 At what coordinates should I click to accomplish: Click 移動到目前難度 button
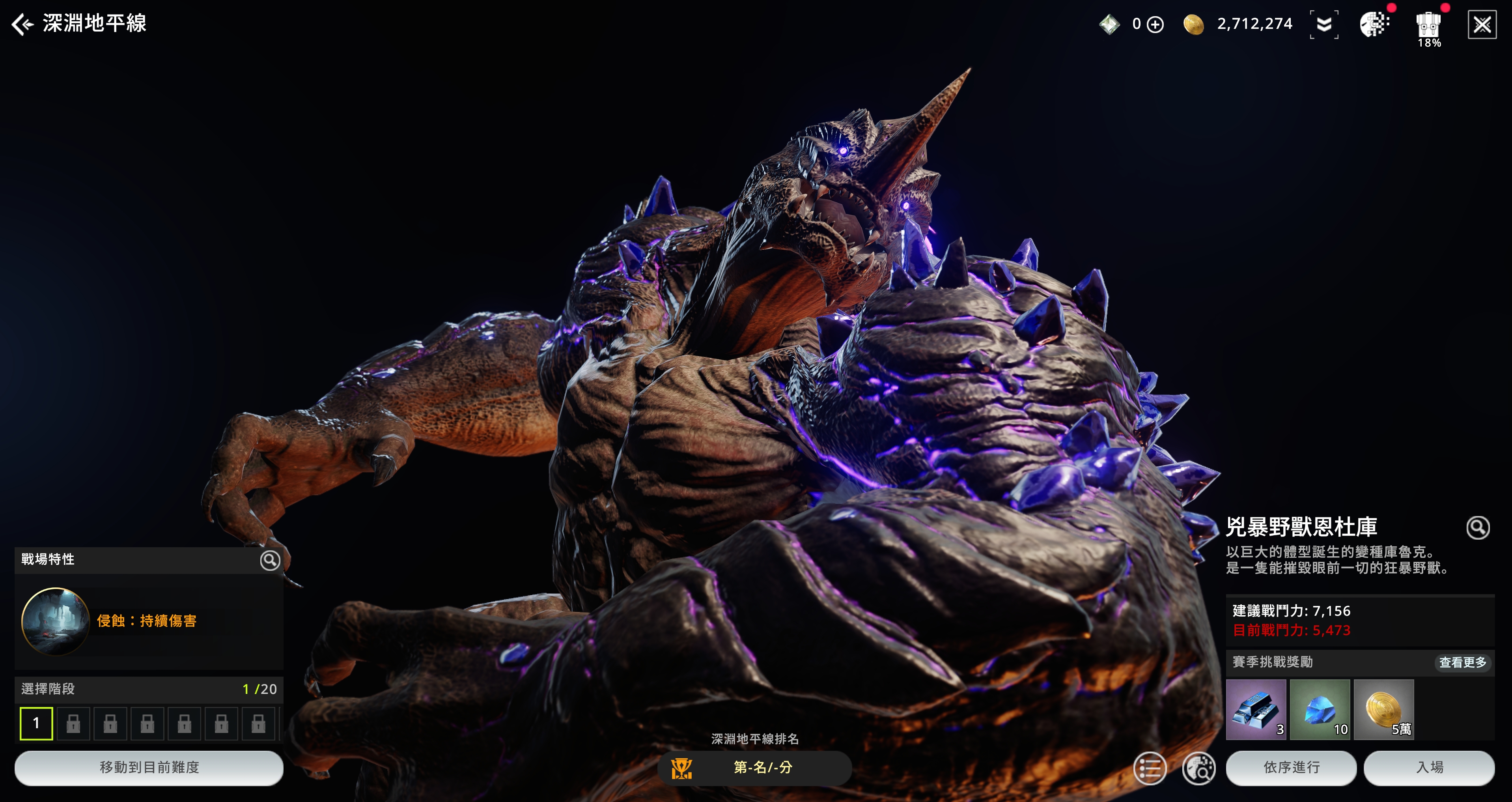(149, 767)
